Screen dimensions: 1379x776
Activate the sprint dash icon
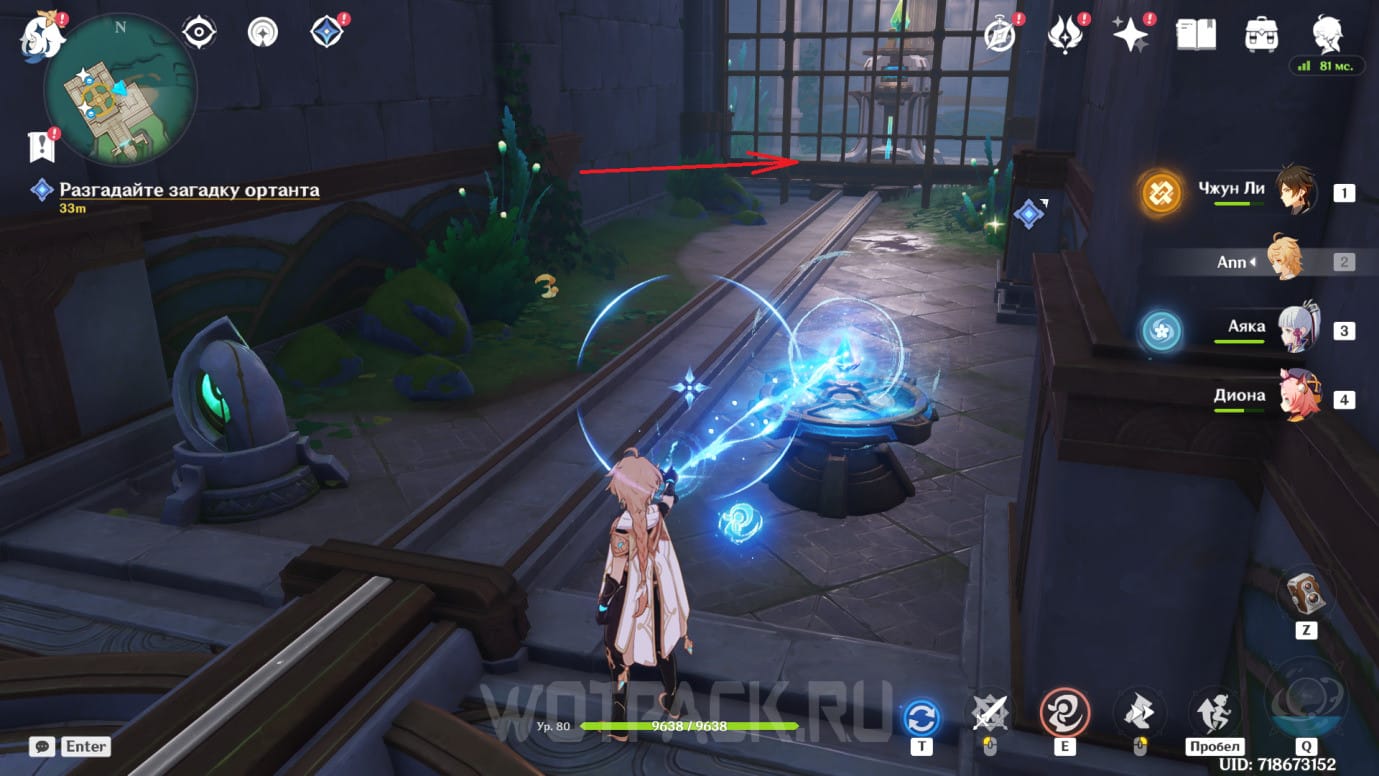(1213, 713)
